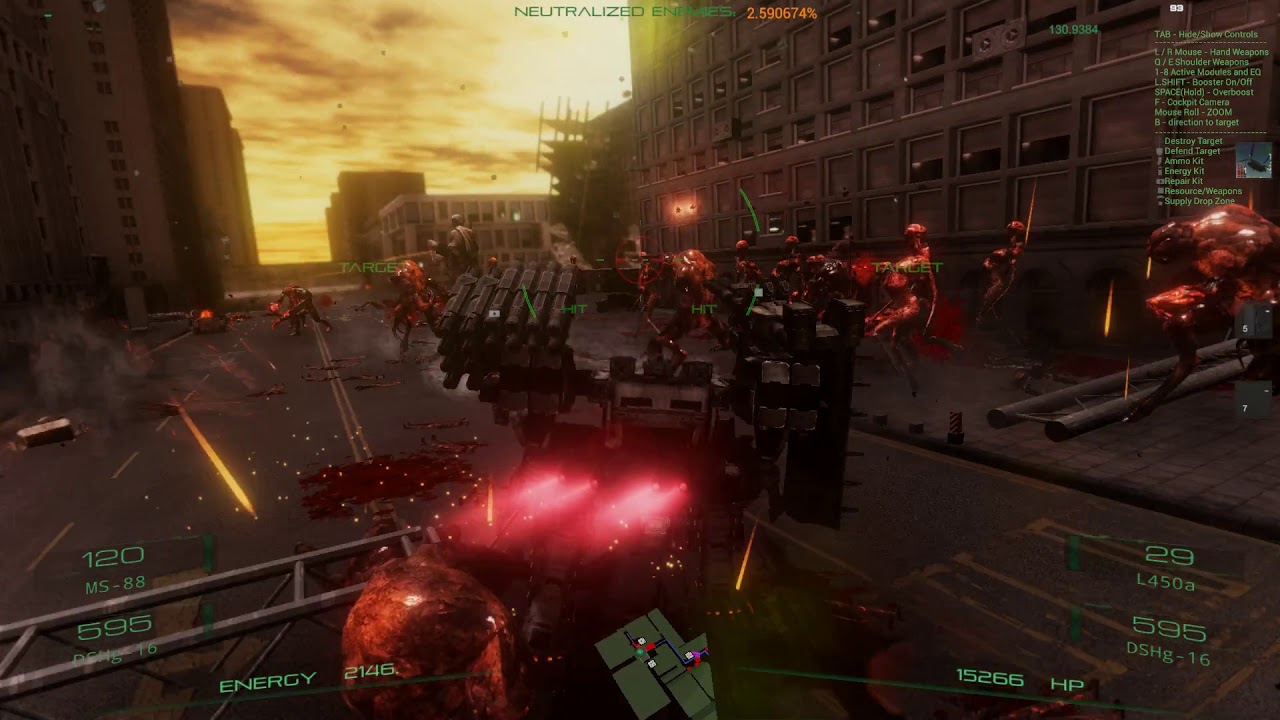Screen dimensions: 1280x720
Task: Pick the Repair Kit legend entry
Action: pyautogui.click(x=1184, y=181)
